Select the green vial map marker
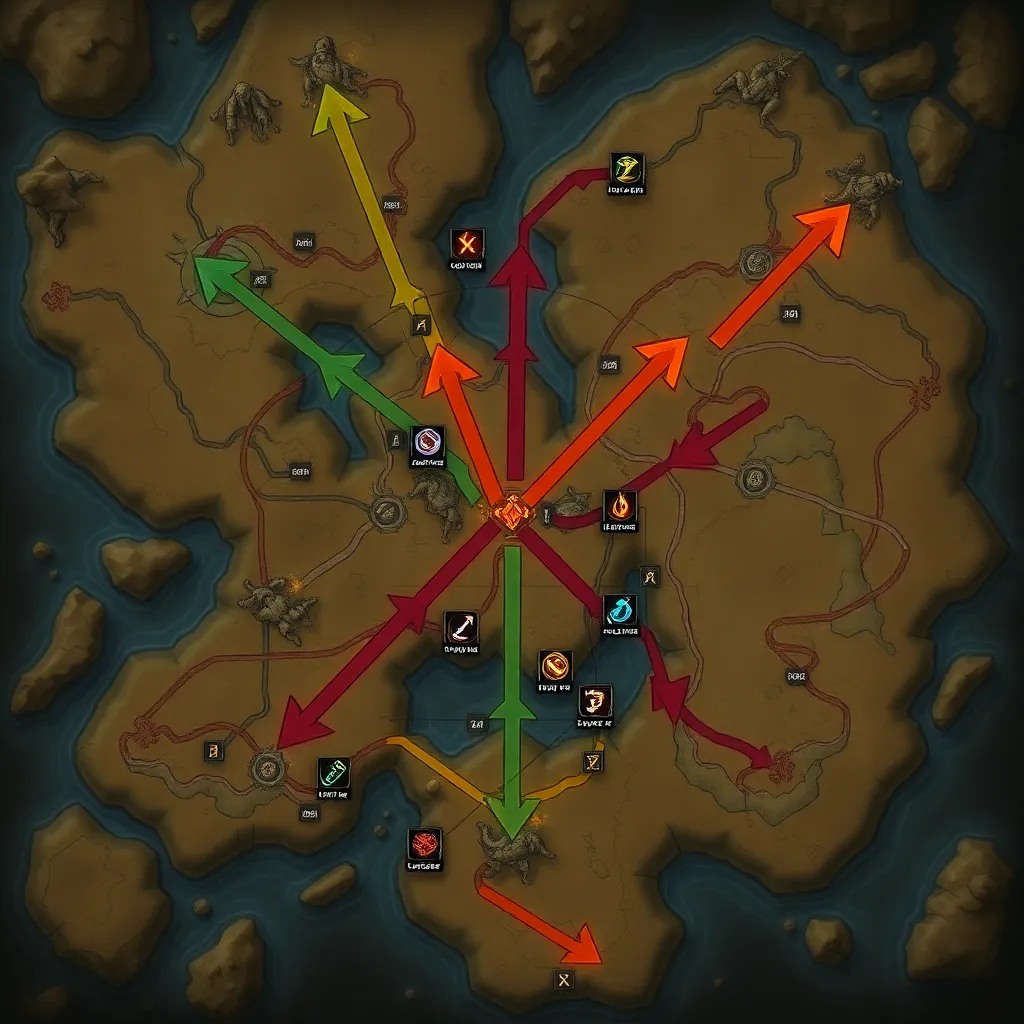1024x1024 pixels. click(334, 774)
